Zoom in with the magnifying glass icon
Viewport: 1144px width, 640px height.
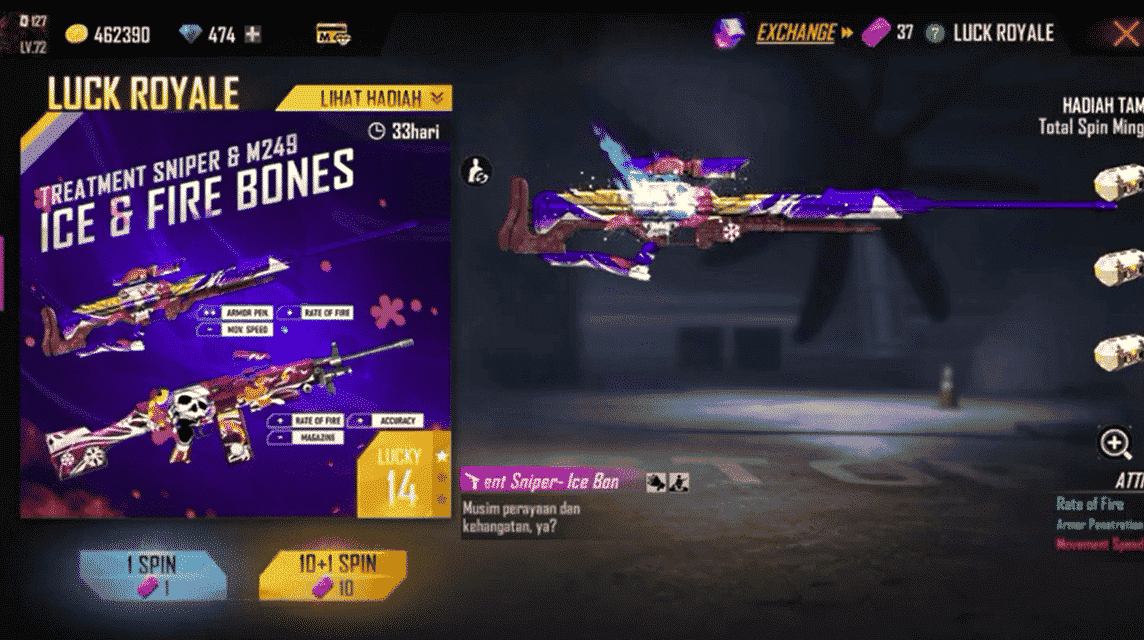pos(1115,443)
